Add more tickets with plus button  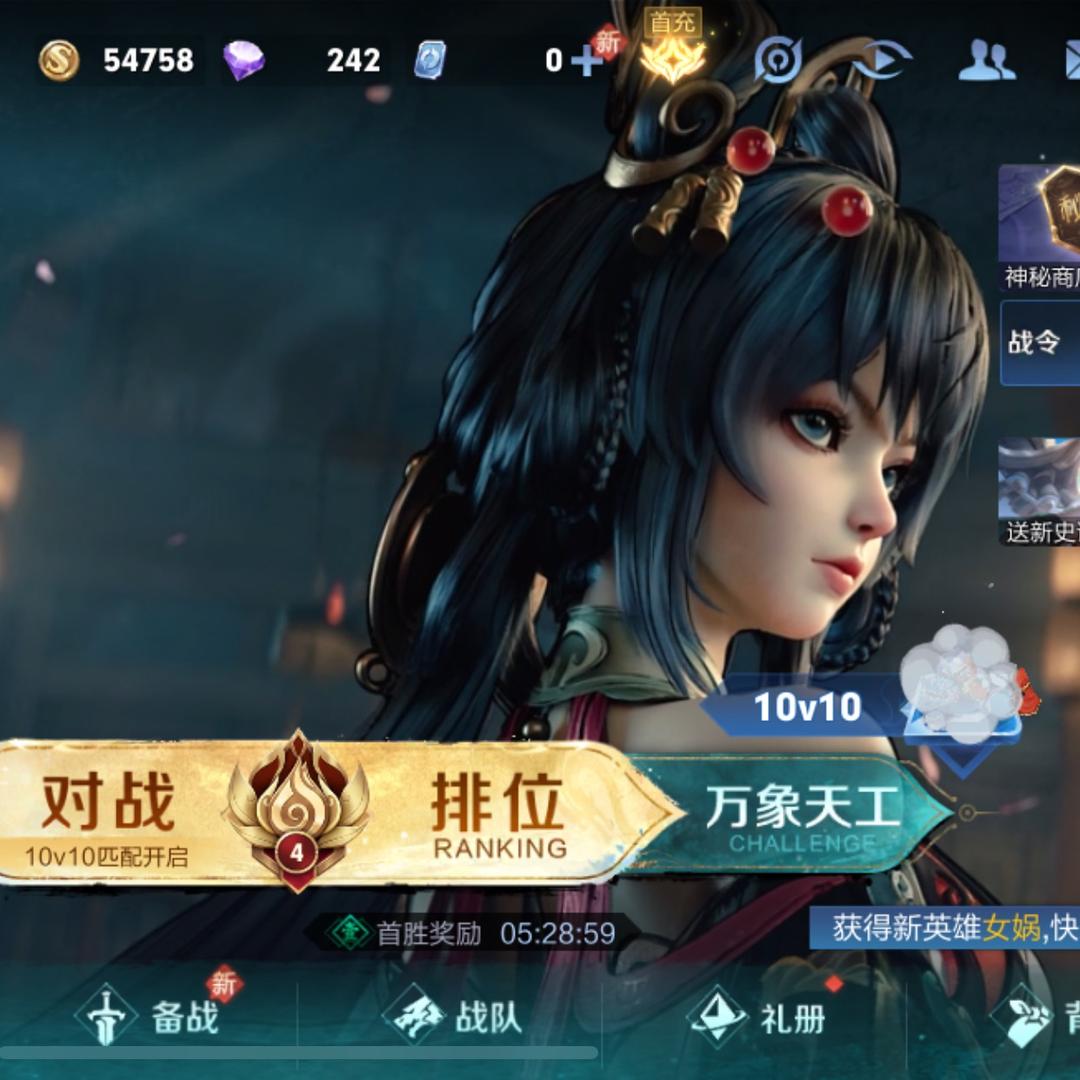[585, 62]
